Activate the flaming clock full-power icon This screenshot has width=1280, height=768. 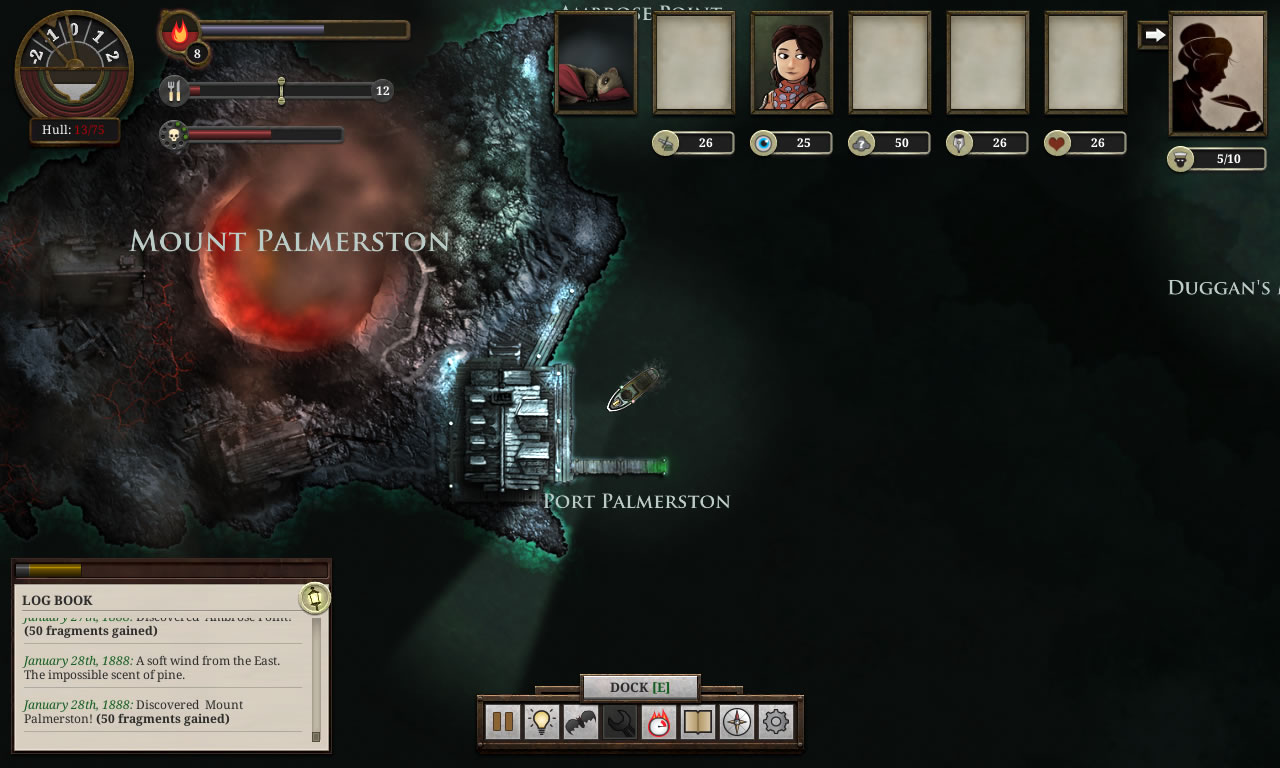point(658,722)
